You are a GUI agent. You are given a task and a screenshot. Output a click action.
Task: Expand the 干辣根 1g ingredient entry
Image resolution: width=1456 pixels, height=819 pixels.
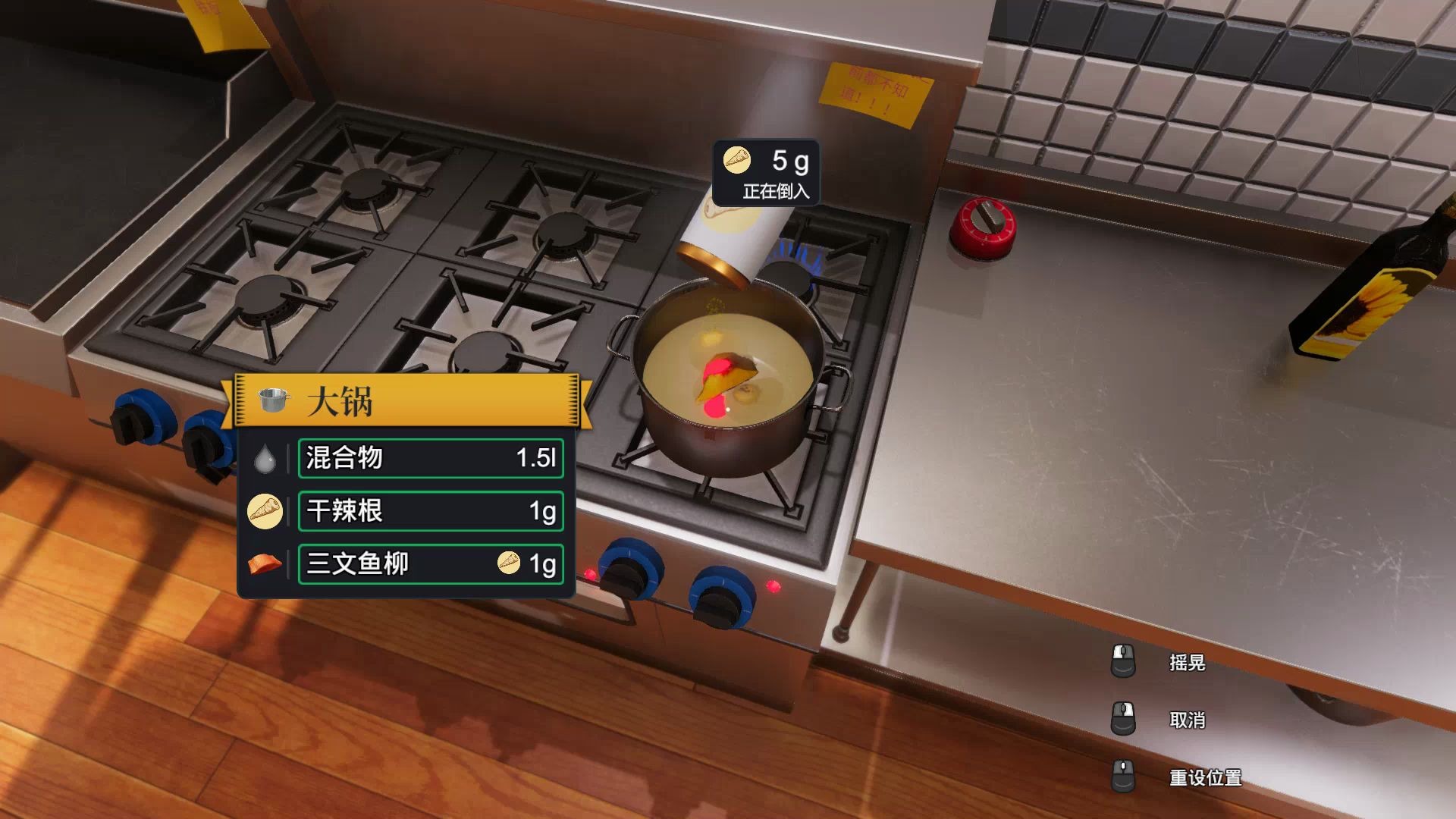click(x=430, y=510)
